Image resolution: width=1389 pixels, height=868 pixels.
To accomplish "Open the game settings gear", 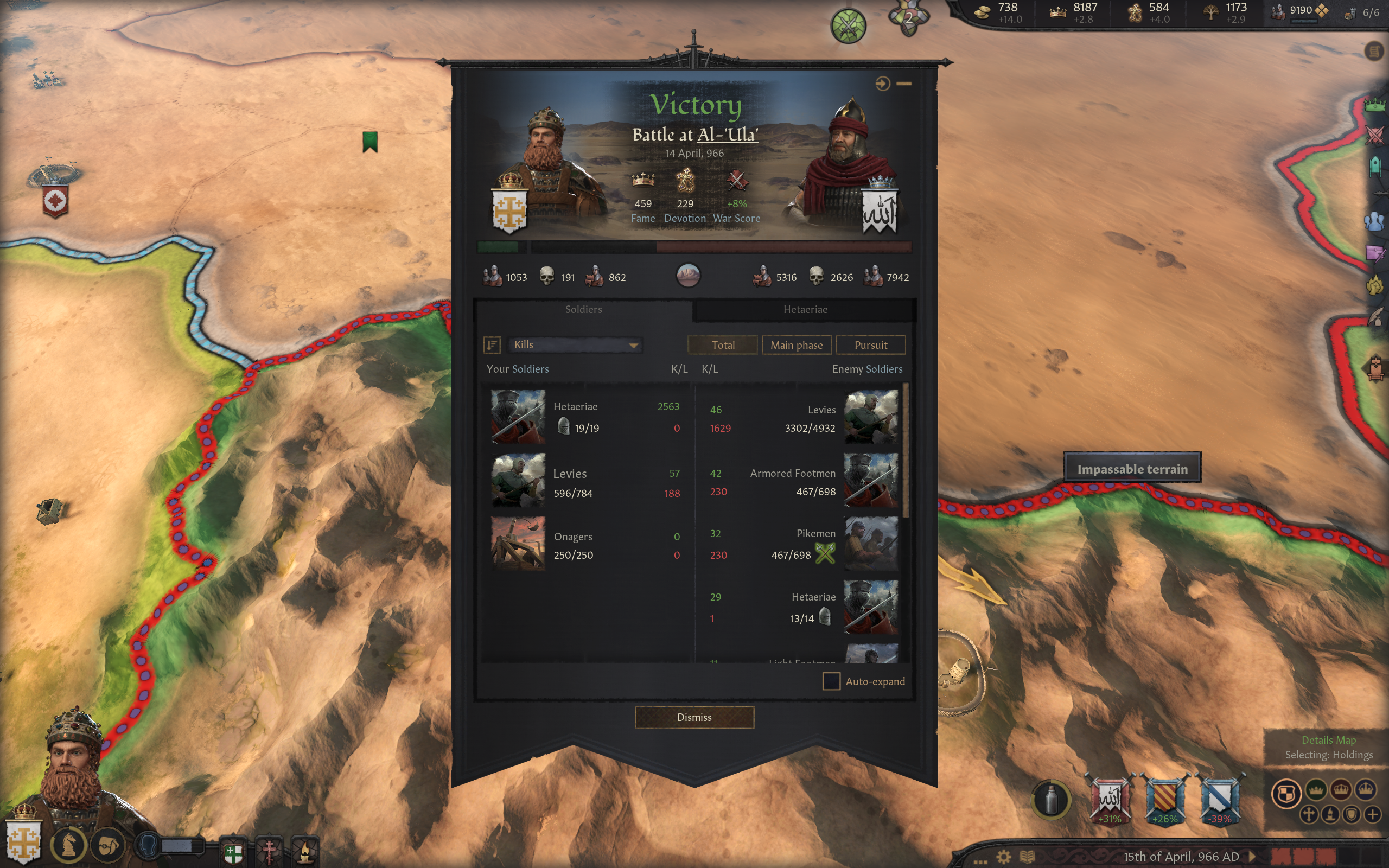I will pyautogui.click(x=1003, y=857).
